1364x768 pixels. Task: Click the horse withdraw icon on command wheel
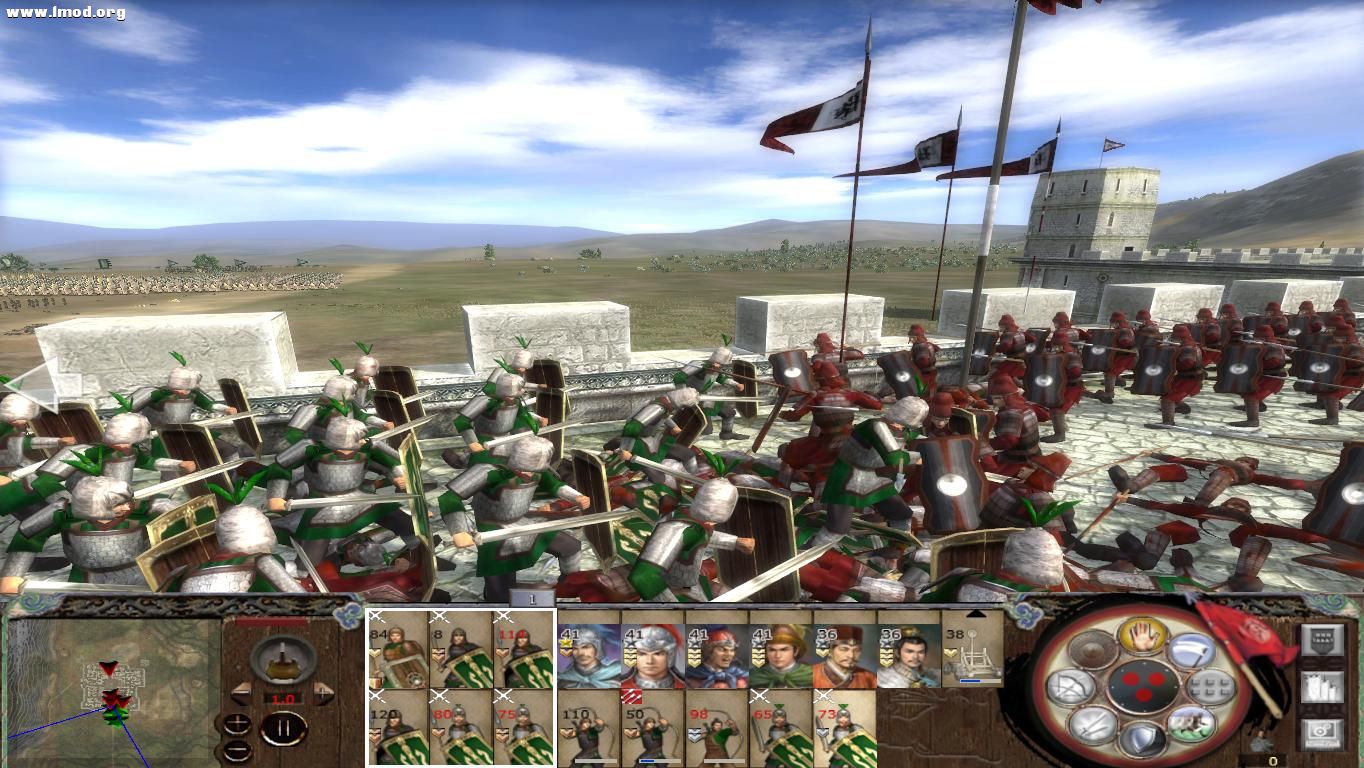point(1193,725)
